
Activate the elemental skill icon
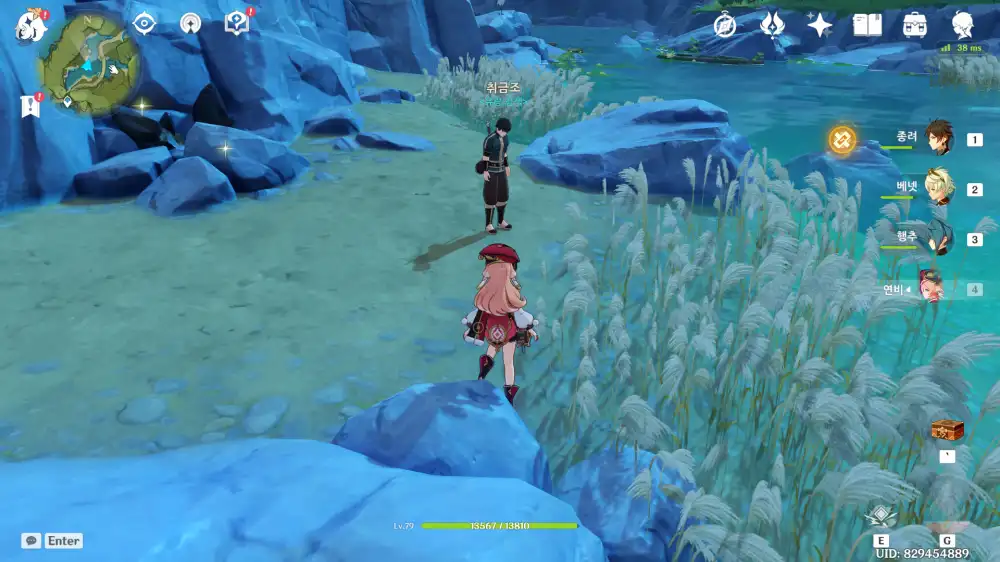881,516
